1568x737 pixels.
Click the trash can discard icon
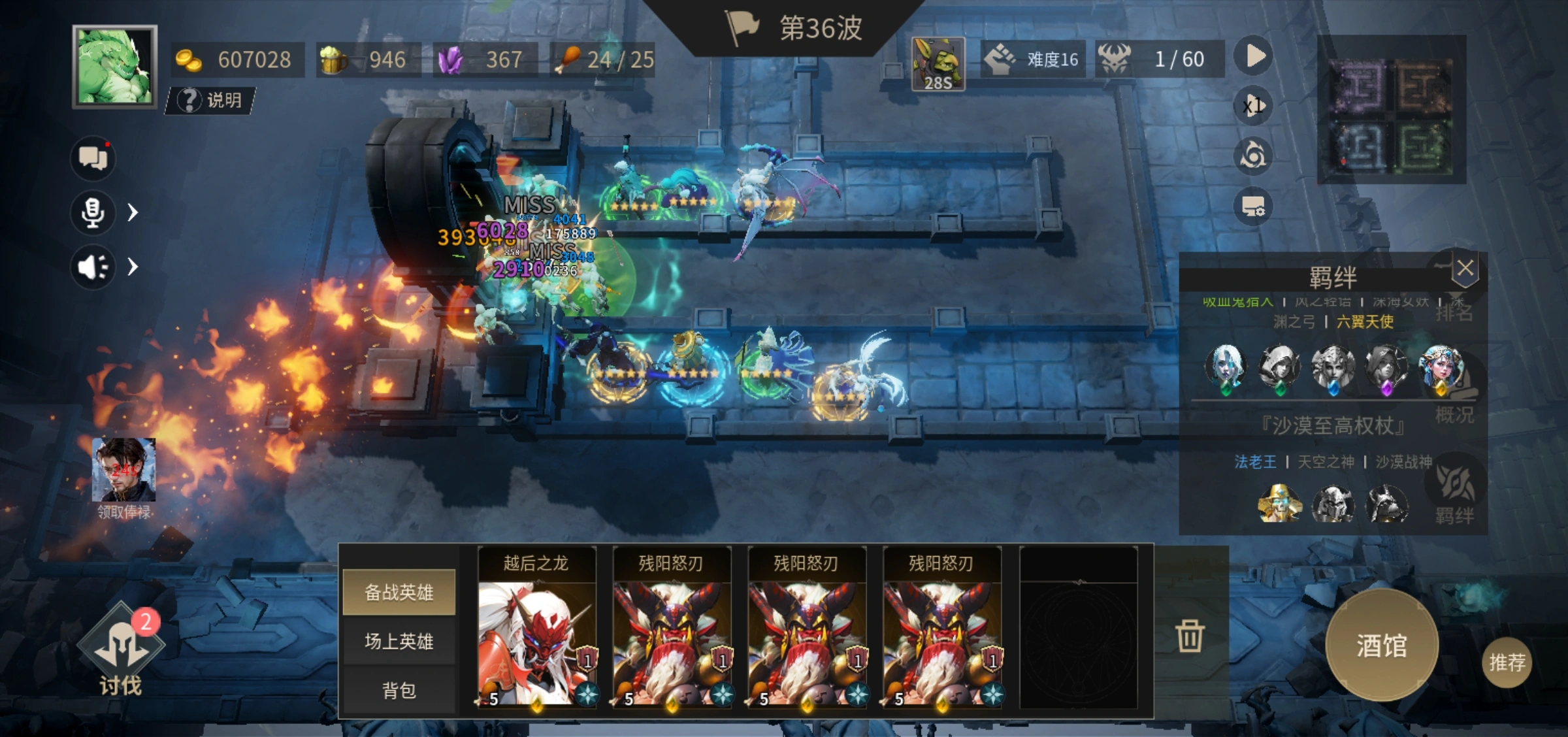(1189, 635)
